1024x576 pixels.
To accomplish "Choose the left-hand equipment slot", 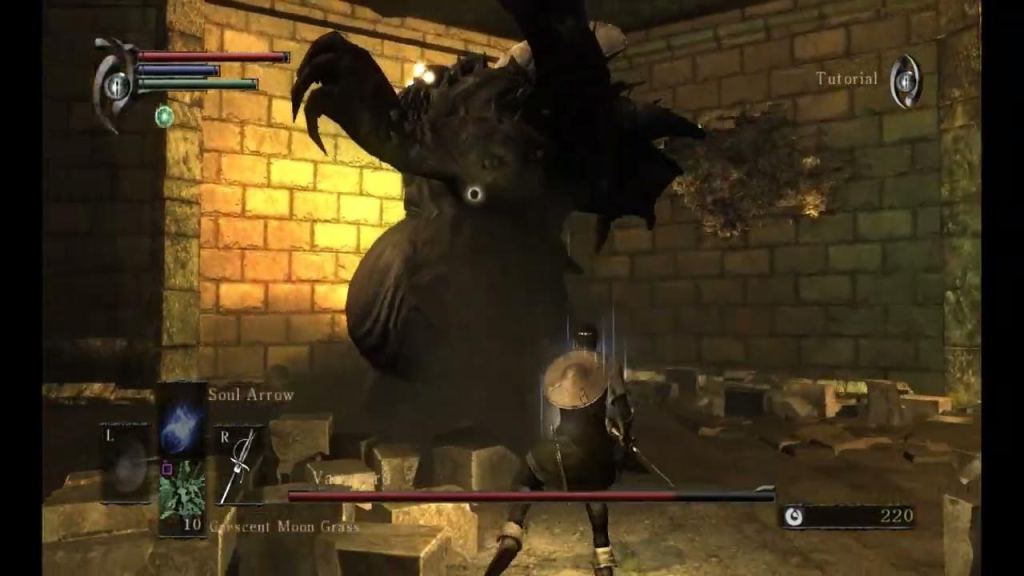I will (127, 463).
